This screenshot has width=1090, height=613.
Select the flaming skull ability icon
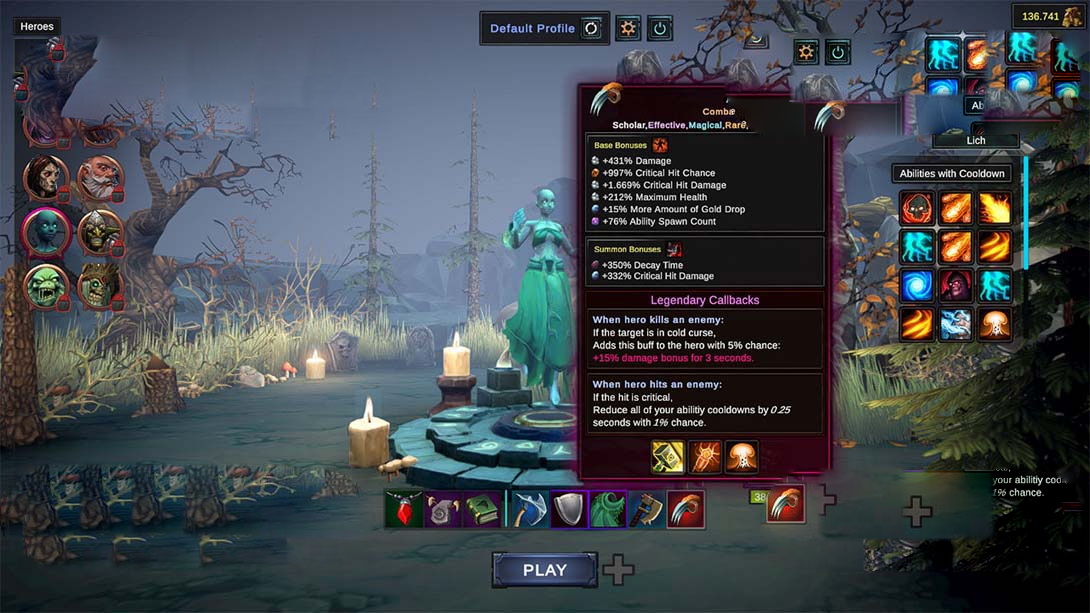(916, 208)
